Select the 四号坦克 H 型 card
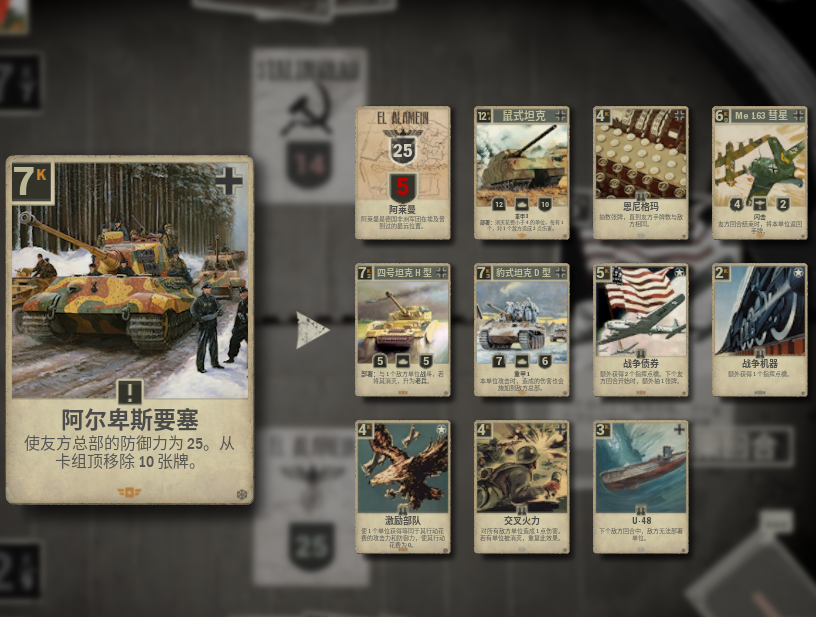The image size is (816, 617). tap(403, 330)
